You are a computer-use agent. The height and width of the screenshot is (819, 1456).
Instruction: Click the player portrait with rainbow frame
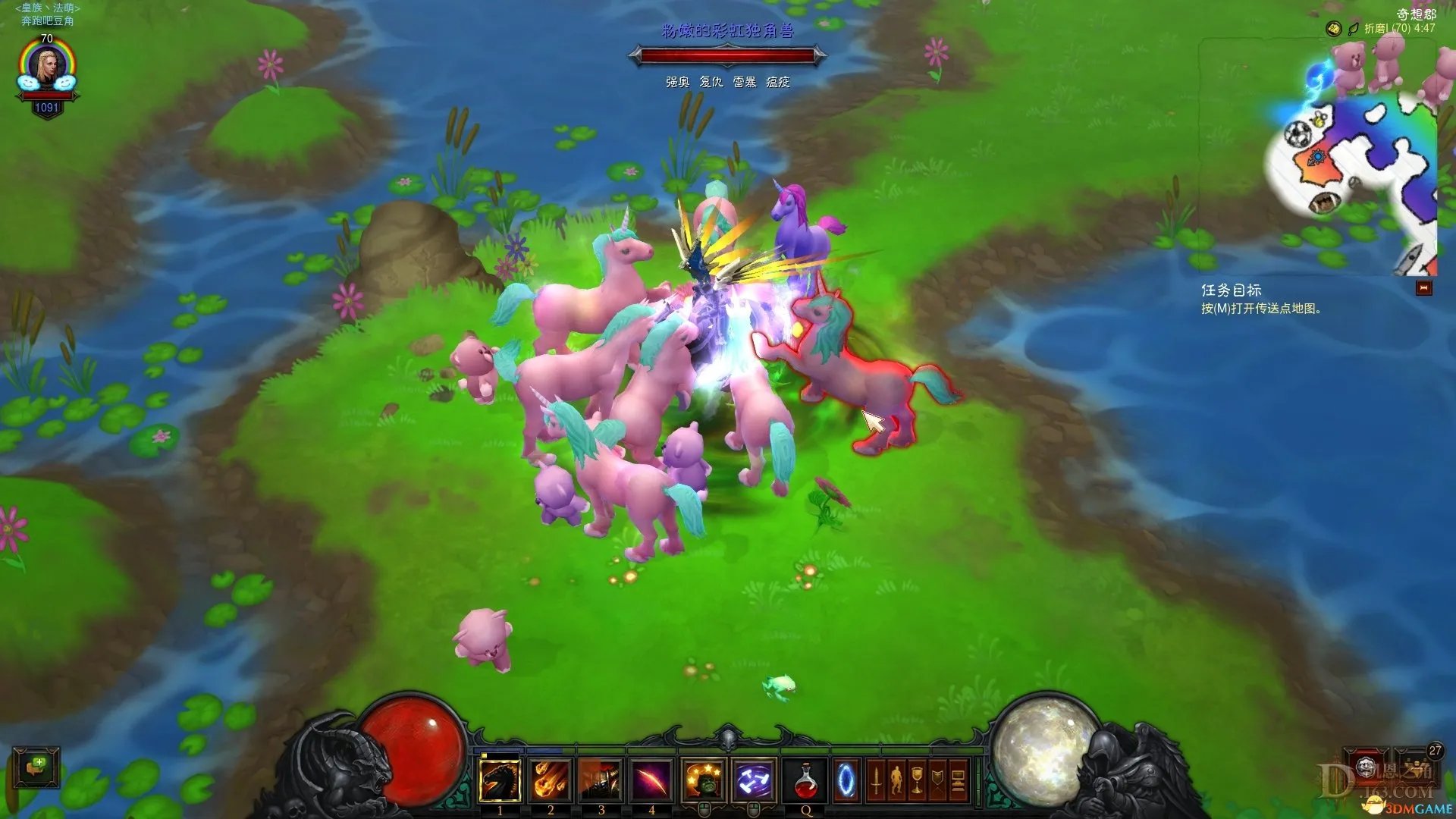(47, 68)
